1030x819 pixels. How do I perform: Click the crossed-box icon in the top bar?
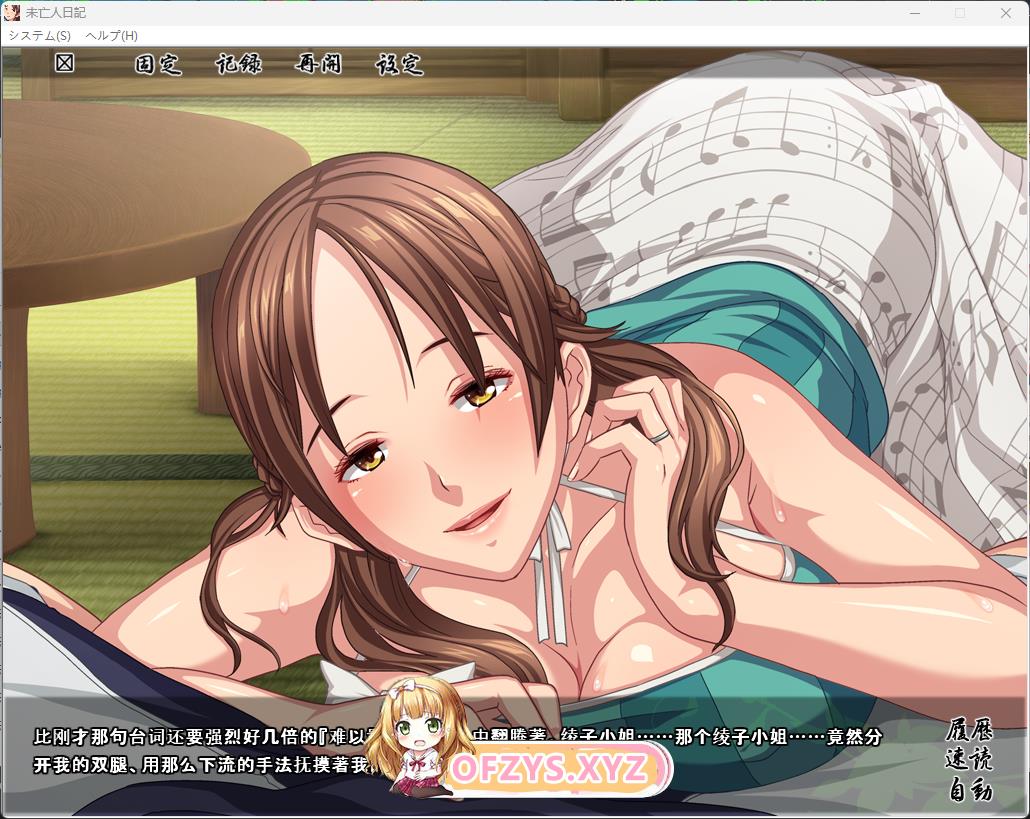pos(65,63)
